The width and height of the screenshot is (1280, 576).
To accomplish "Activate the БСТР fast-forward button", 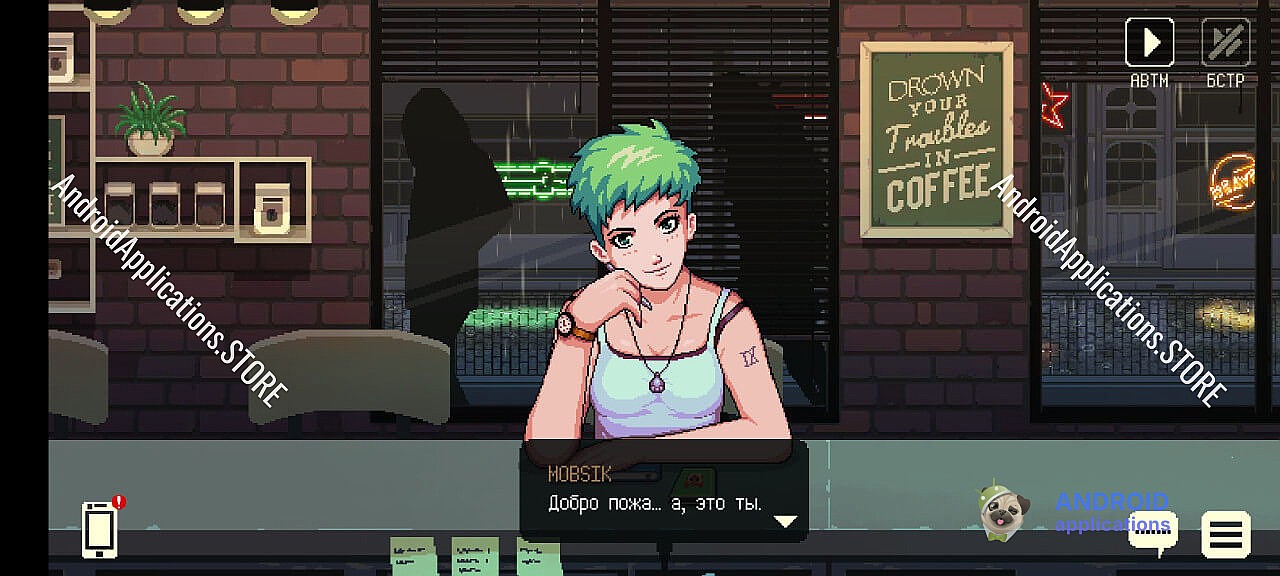I will tap(1225, 43).
